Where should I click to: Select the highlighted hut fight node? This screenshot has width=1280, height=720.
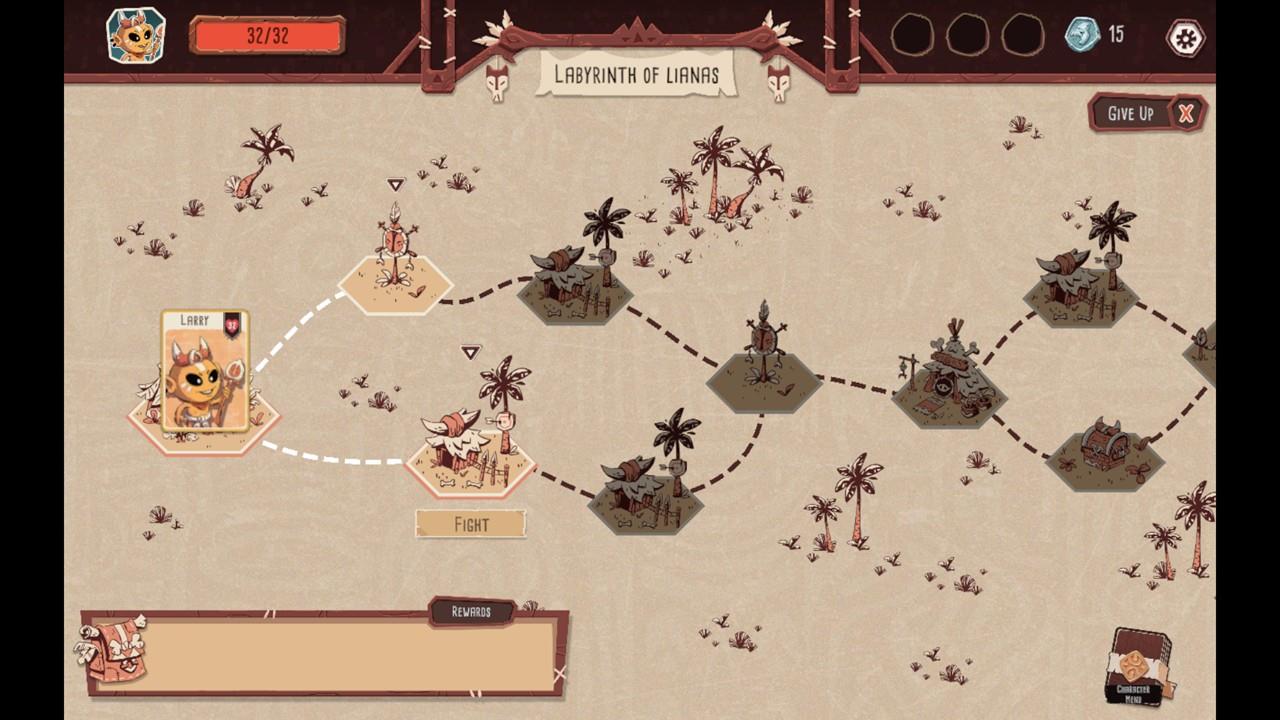[x=470, y=448]
